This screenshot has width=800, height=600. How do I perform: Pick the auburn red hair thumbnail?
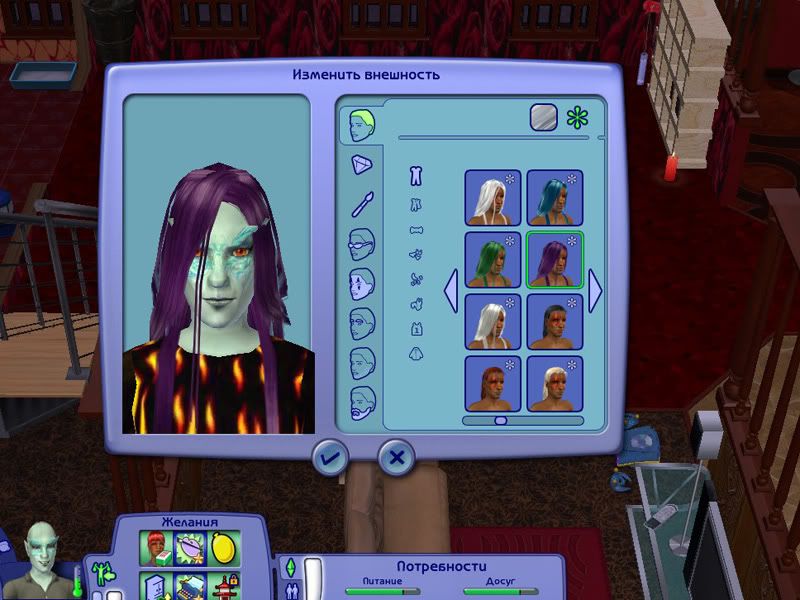[x=492, y=383]
